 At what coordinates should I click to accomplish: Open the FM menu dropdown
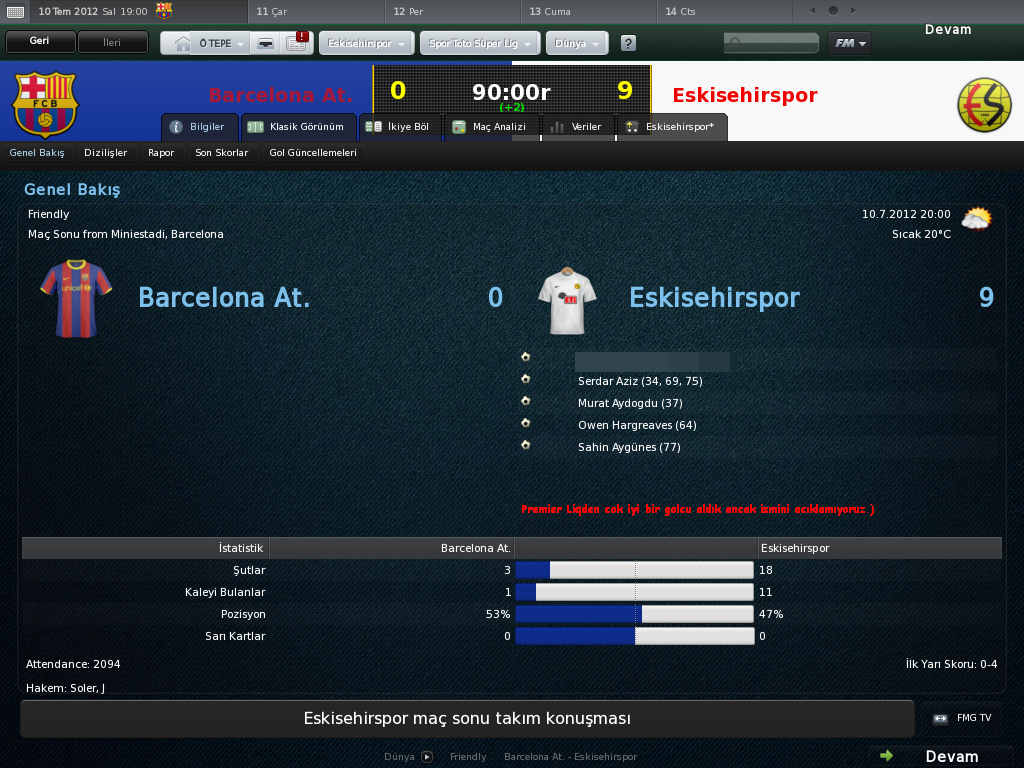849,43
